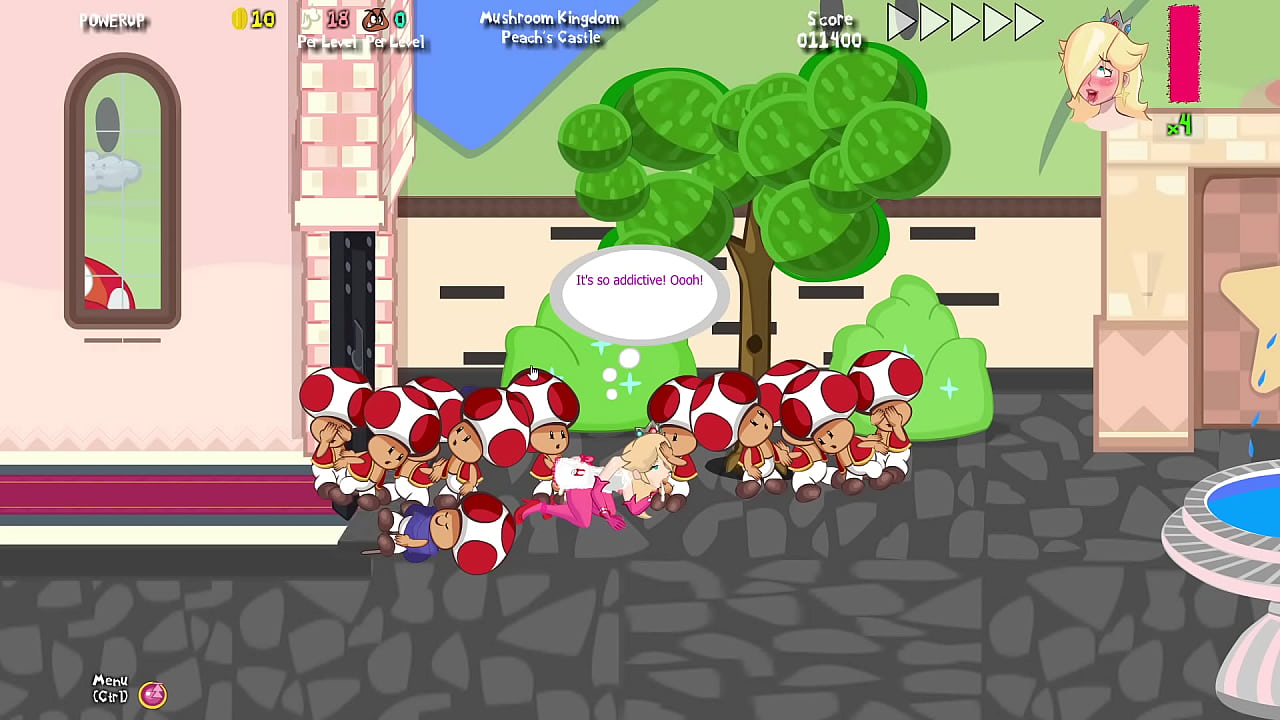This screenshot has height=720, width=1280.
Task: Open the POWERUP panel header
Action: 114,21
